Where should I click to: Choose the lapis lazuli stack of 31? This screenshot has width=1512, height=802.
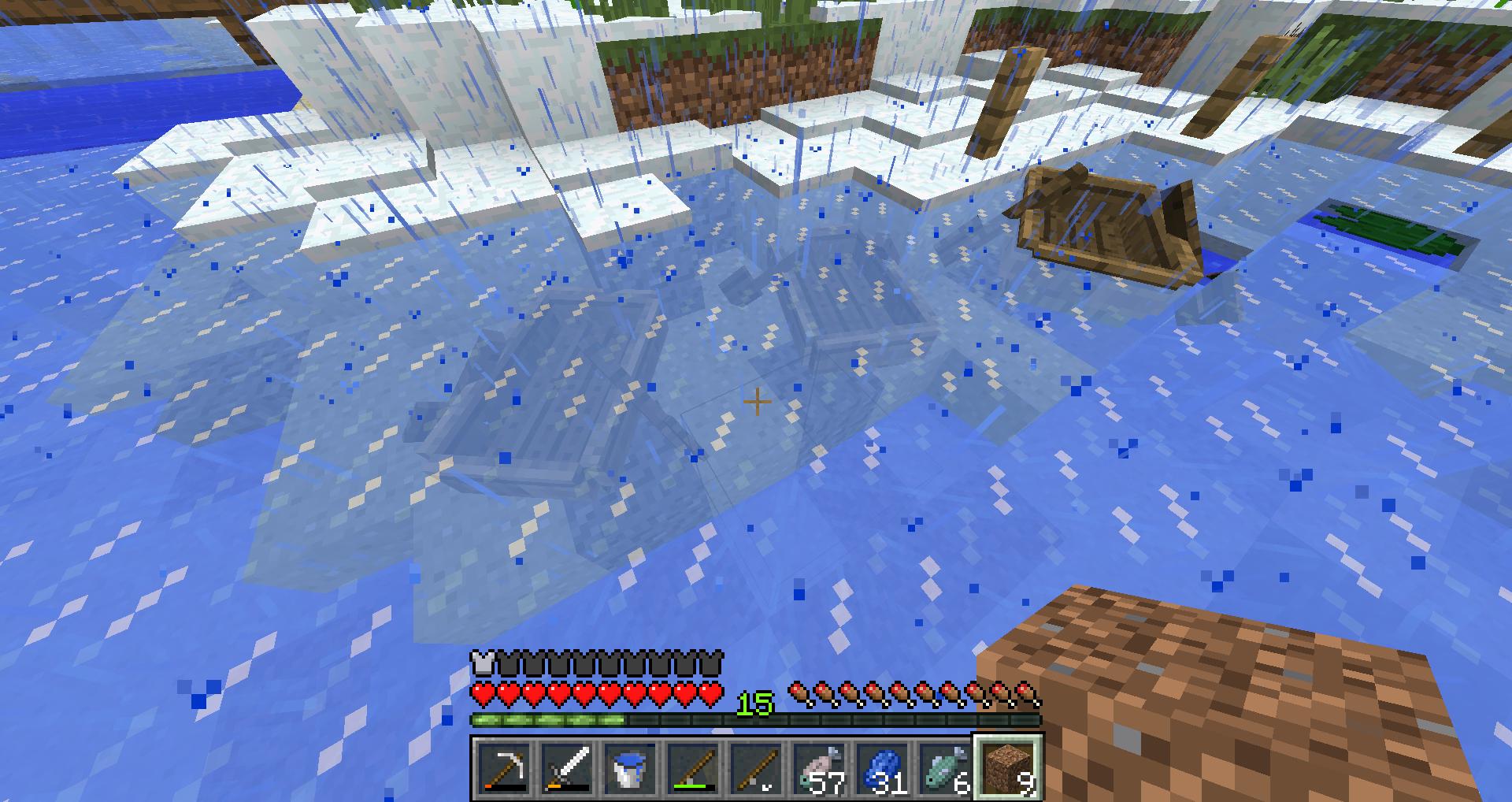(883, 767)
